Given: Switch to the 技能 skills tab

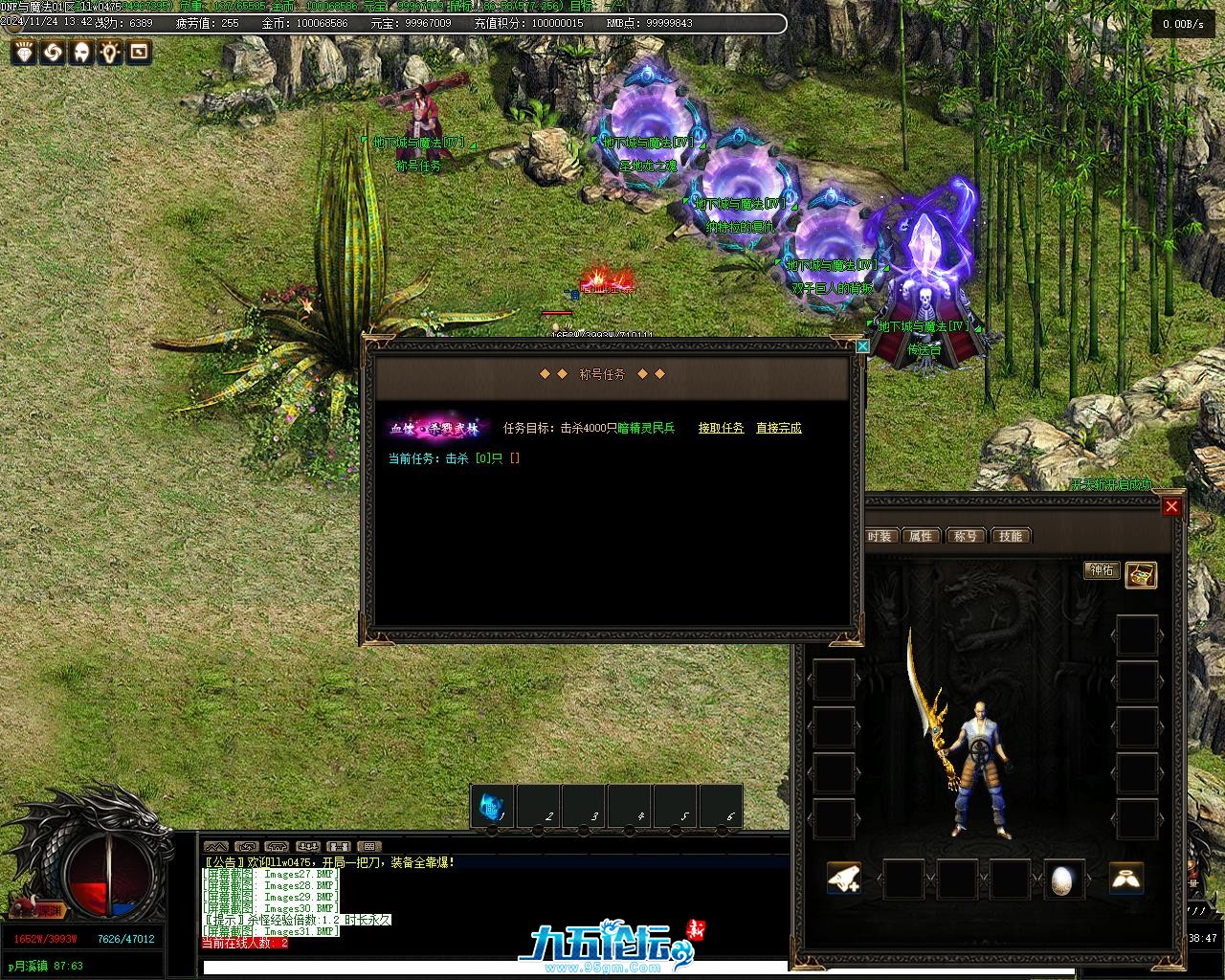Looking at the screenshot, I should tap(1011, 536).
